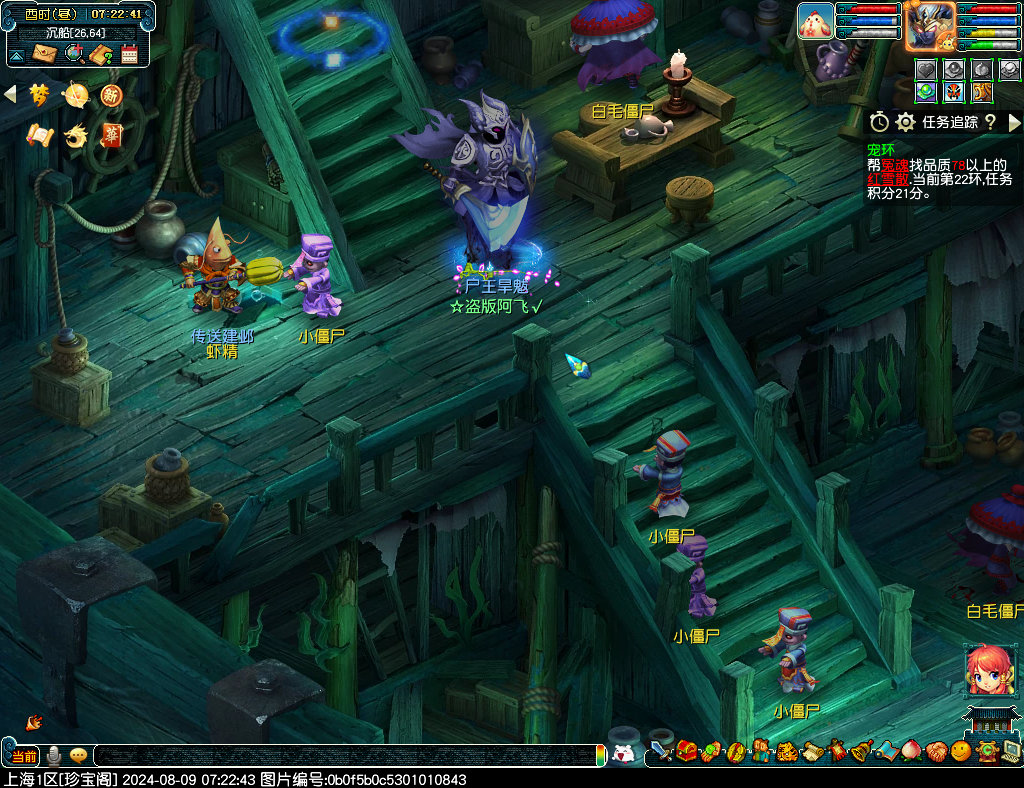Open quest tracker gear settings

(x=906, y=122)
